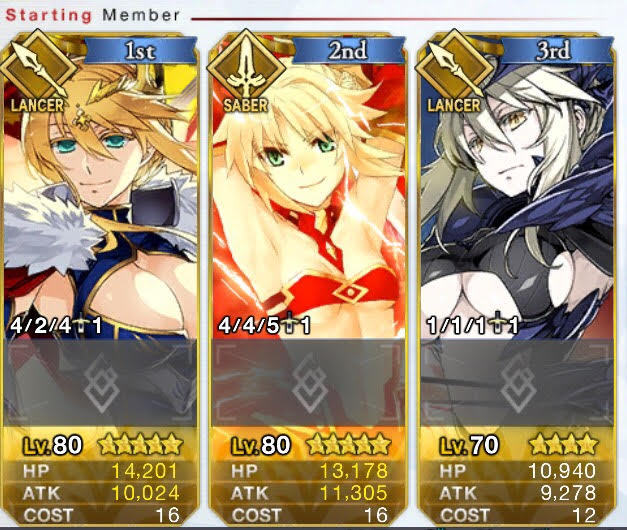Open the empty craft essence slot under the Saber

(309, 383)
